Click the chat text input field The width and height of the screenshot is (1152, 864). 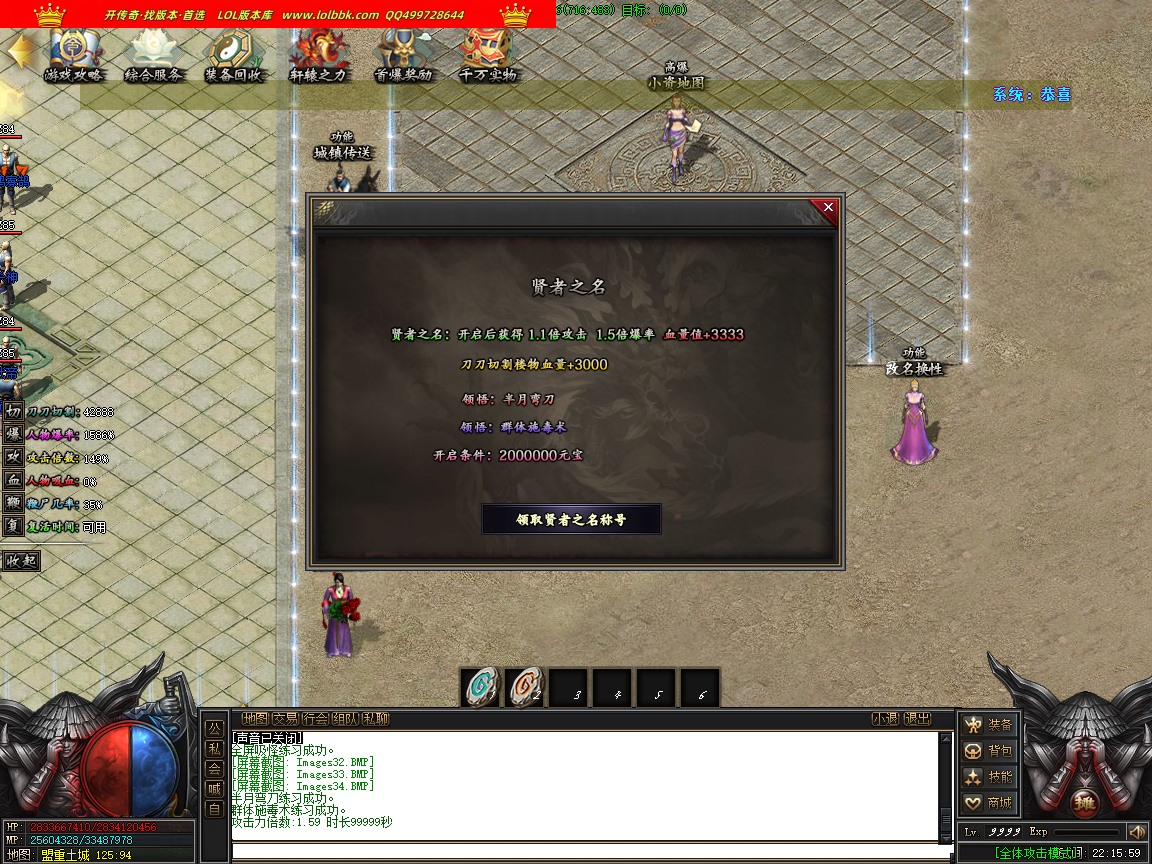590,853
